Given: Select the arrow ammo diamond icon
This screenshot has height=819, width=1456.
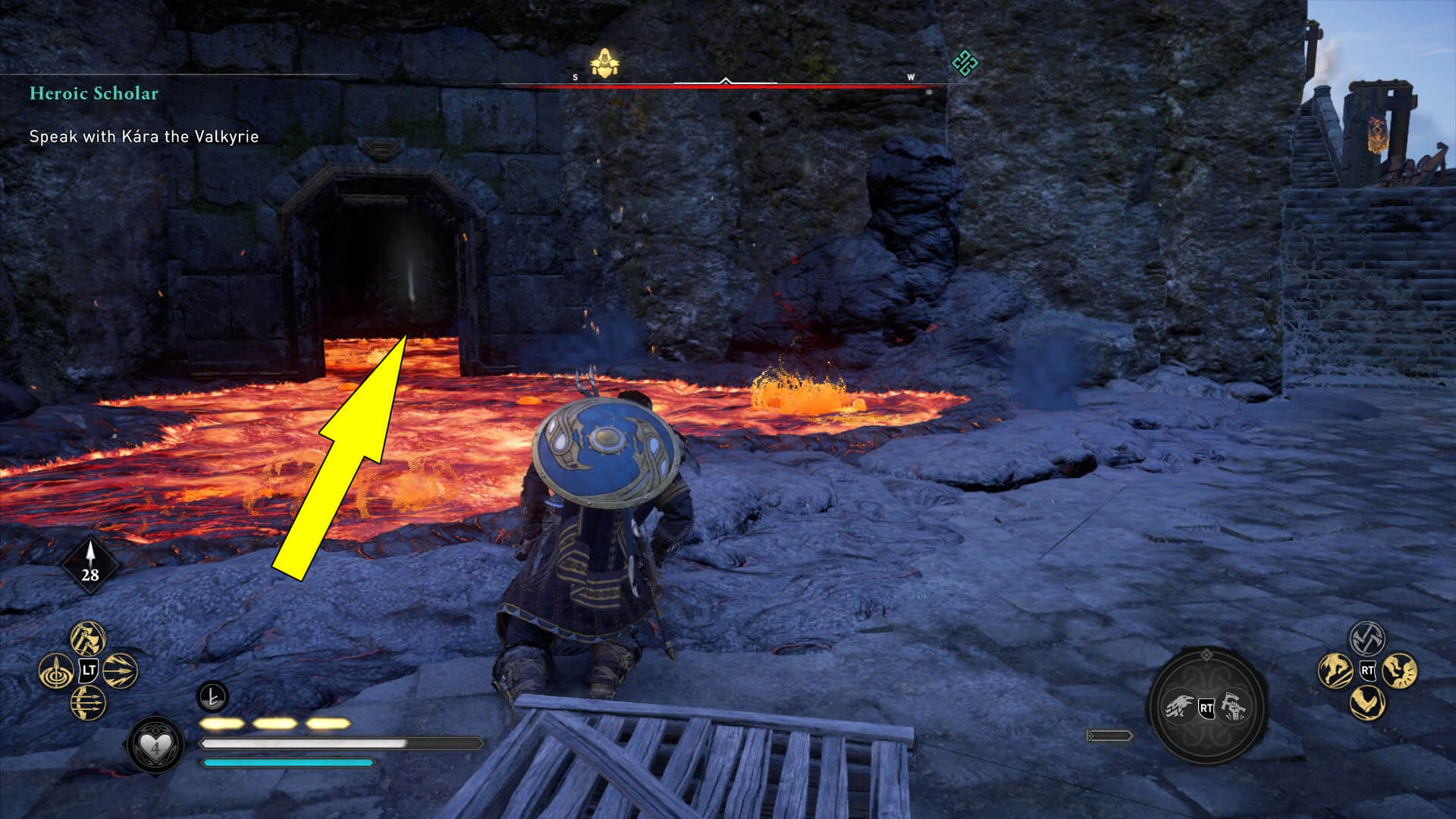Looking at the screenshot, I should point(90,566).
